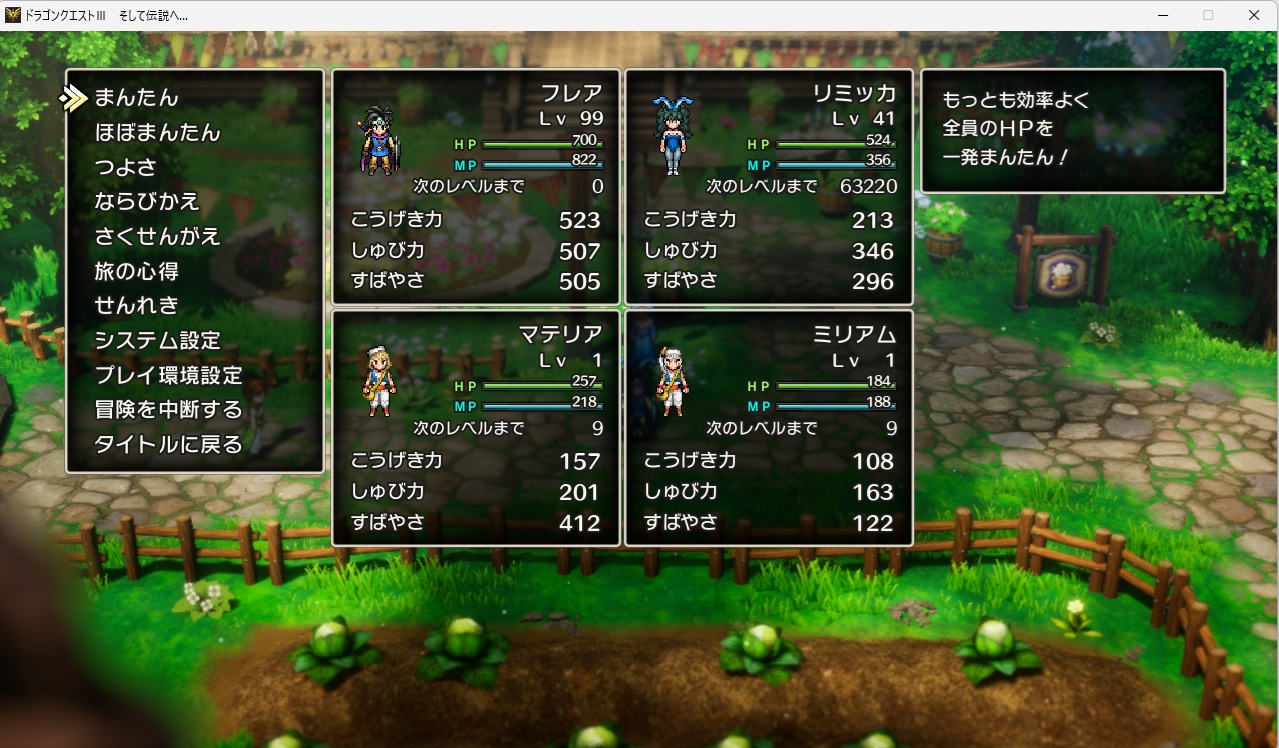The height and width of the screenshot is (748, 1279).
Task: Open システム設定 system settings
Action: click(x=157, y=341)
